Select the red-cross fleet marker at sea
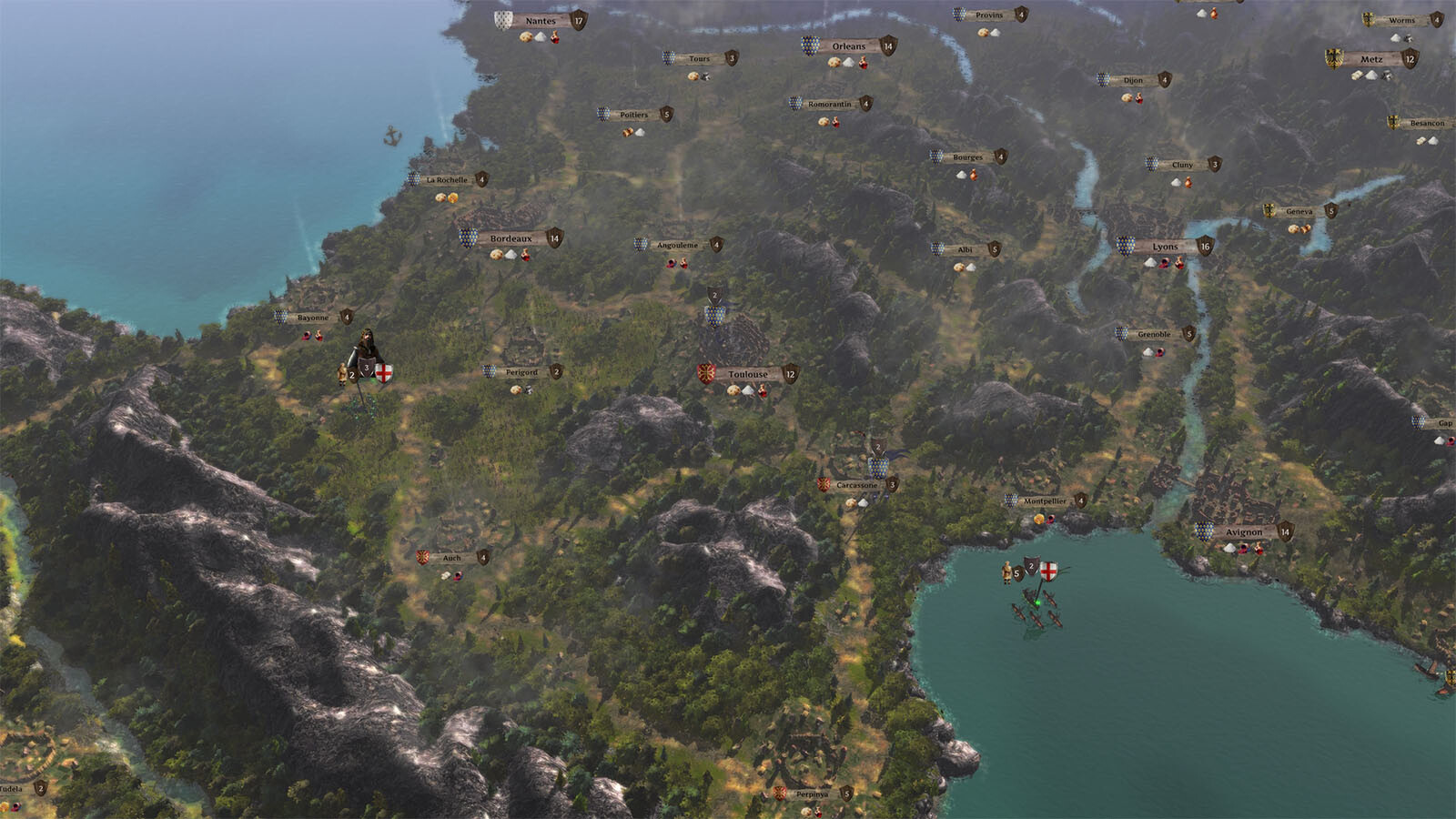 pos(1048,571)
